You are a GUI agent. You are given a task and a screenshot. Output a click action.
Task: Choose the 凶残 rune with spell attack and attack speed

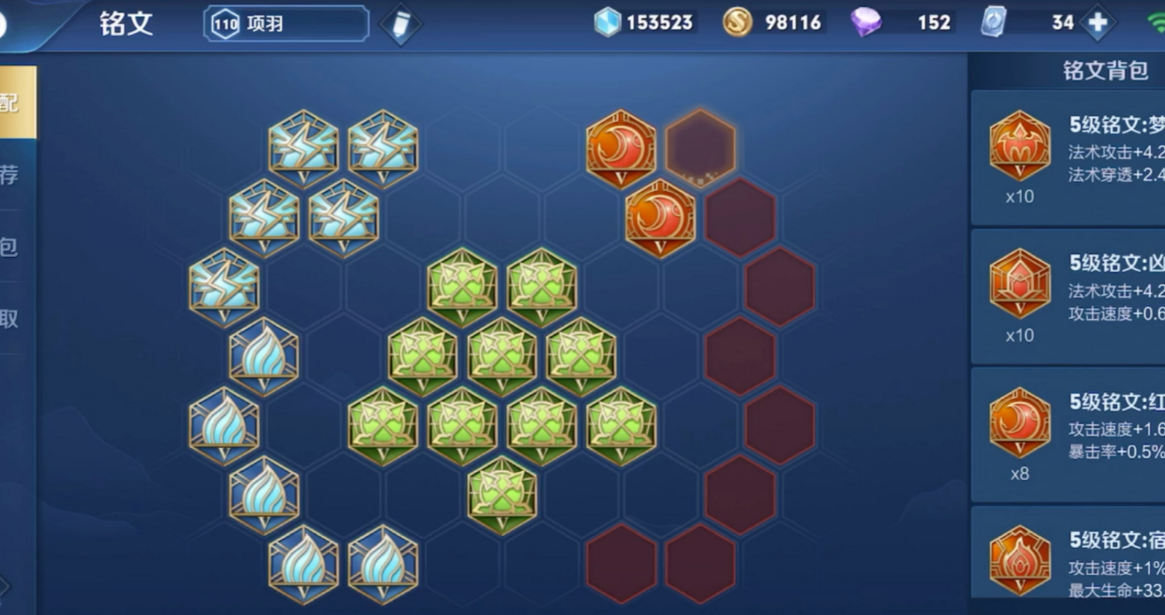(1070, 296)
